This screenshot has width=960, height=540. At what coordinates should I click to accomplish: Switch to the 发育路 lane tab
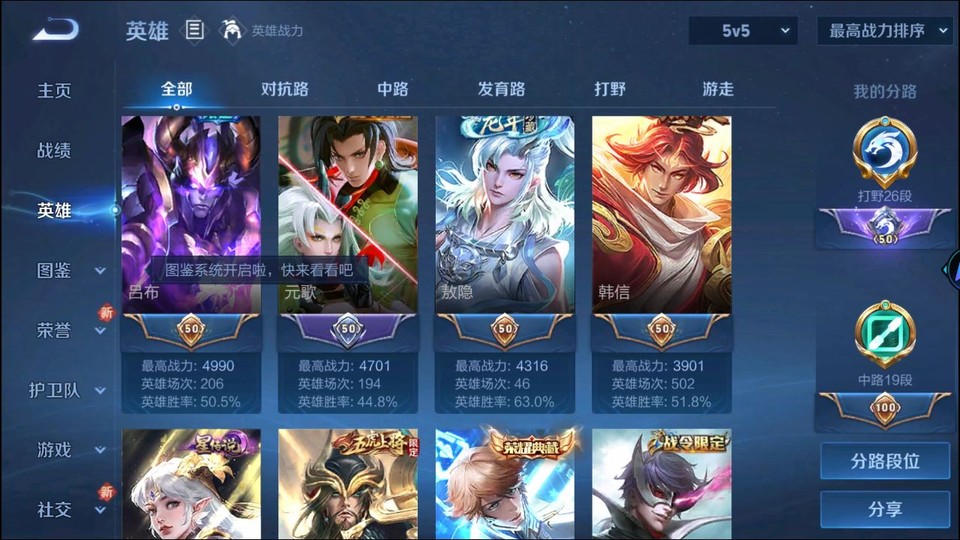point(501,89)
